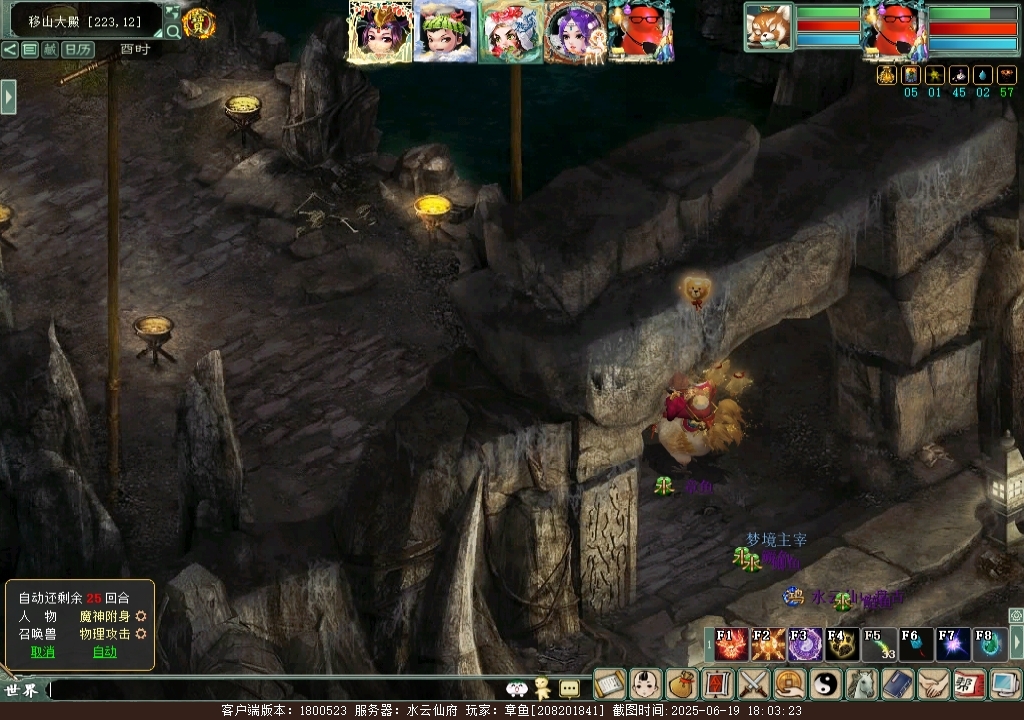Click the magnifier search icon by the minimap
Screen dimensions: 1024x720
pos(173,31)
